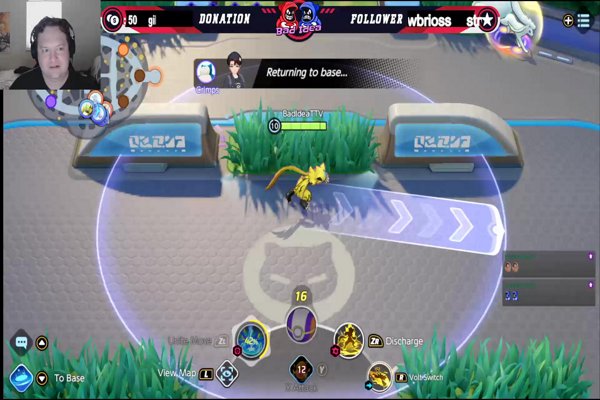Screen dimensions: 600x400
Task: Tap the basic attack button showing 12
Action: click(x=299, y=370)
